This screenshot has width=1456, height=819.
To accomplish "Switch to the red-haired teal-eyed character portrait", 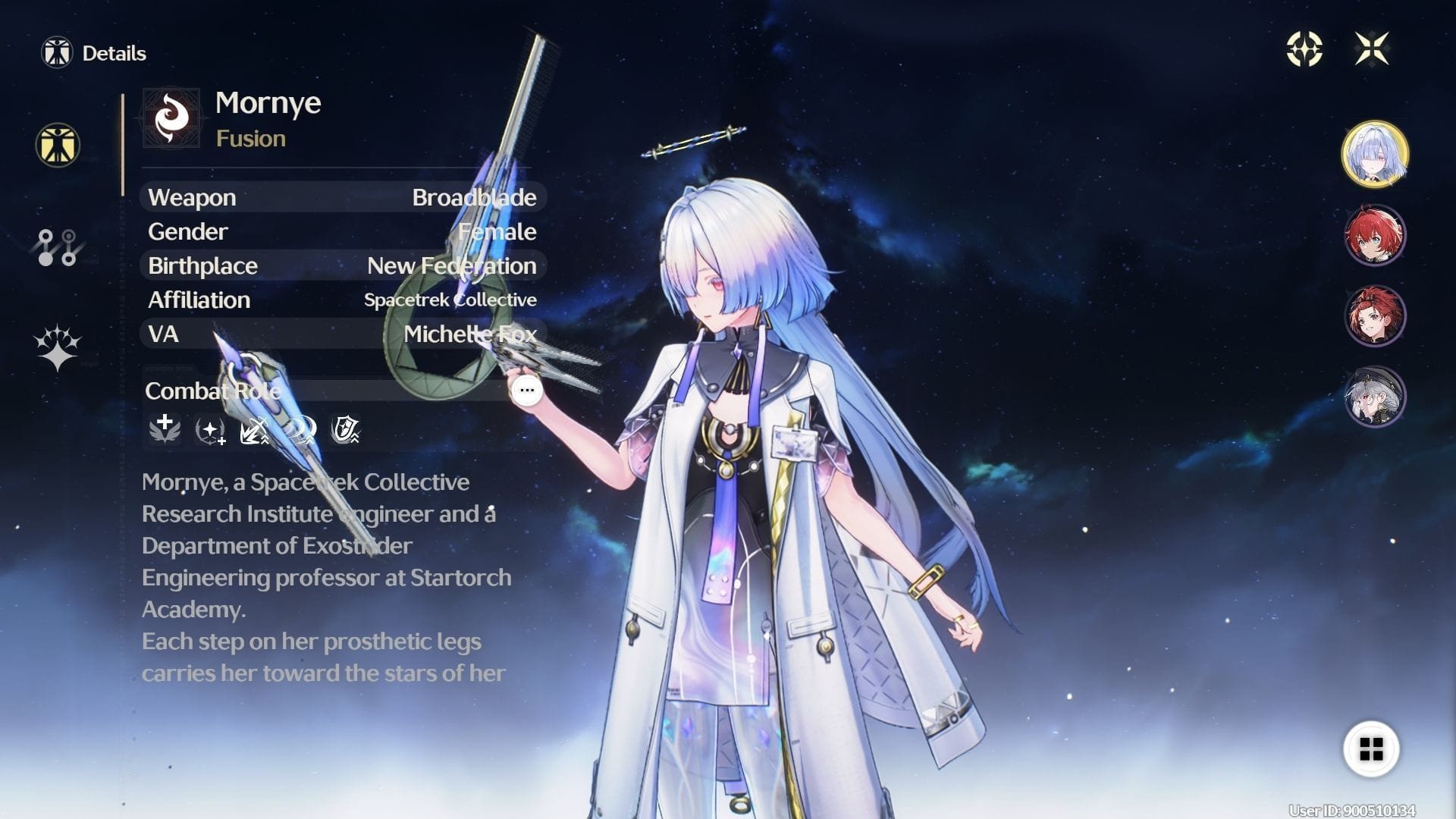I will pos(1375,235).
